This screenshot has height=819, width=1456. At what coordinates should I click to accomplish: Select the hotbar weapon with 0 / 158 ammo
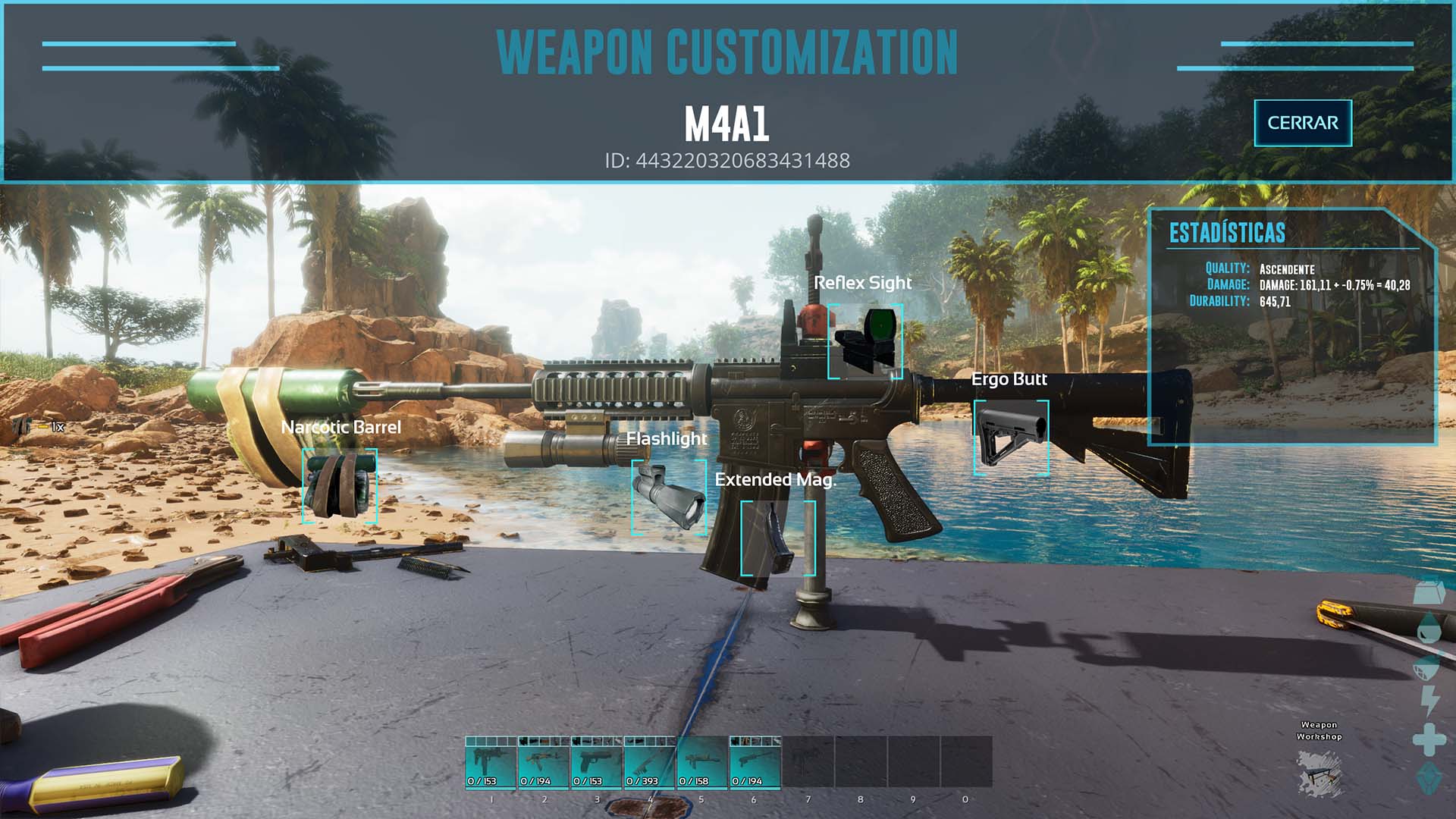tap(701, 763)
